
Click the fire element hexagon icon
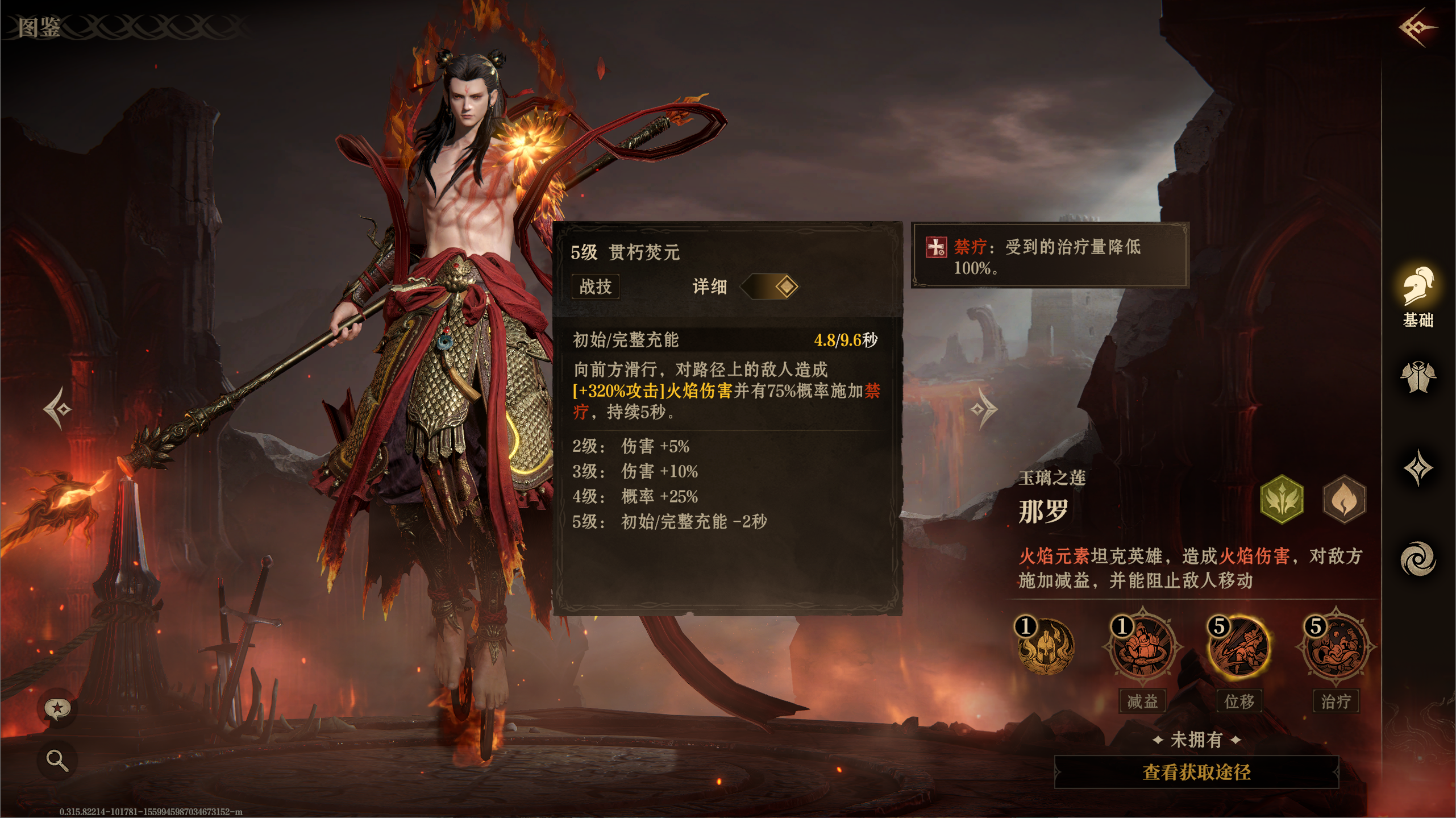[1344, 499]
